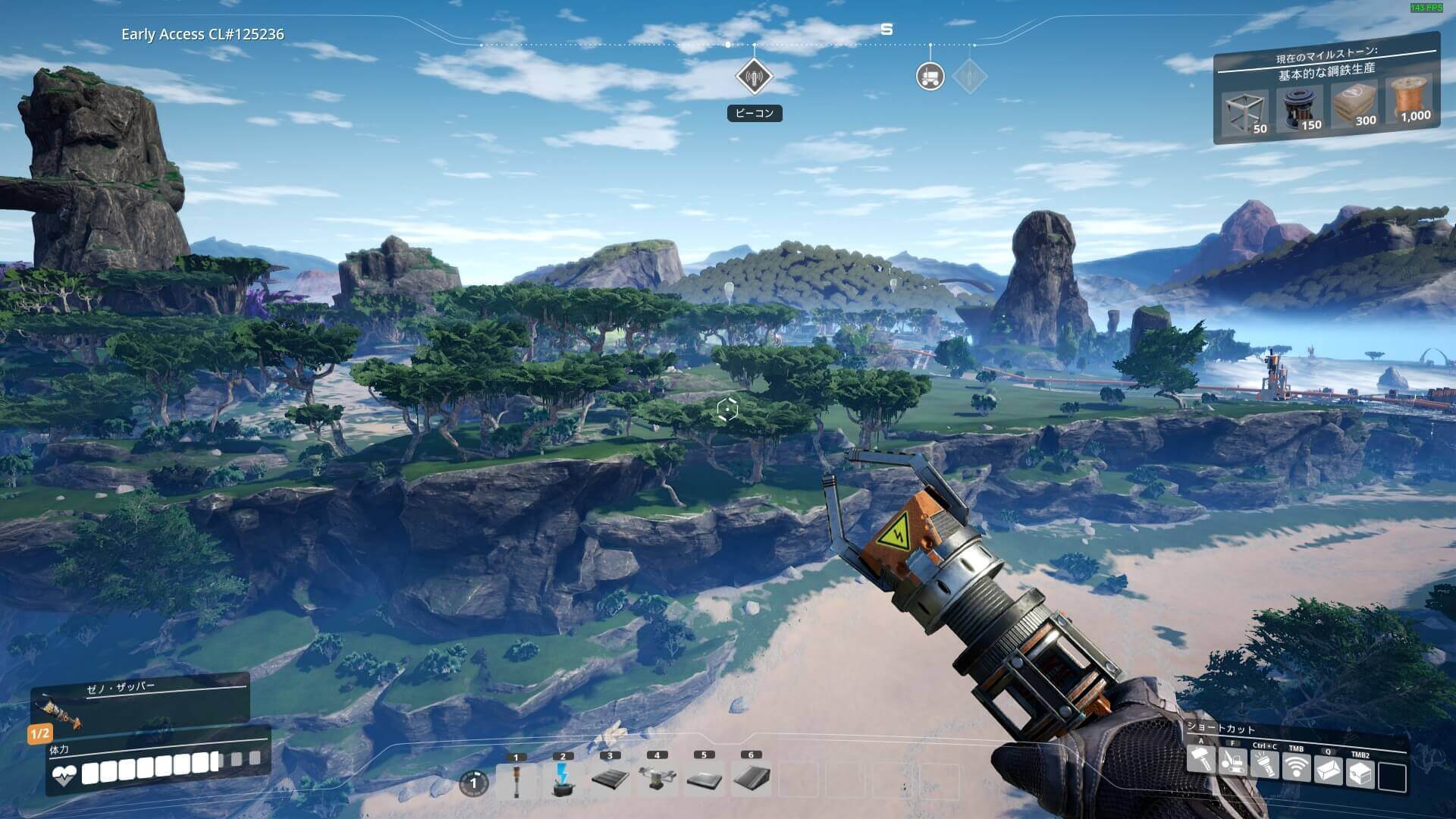Screen dimensions: 1456x819
Task: Select the thin floor panel in hotbar slot 5
Action: pyautogui.click(x=704, y=780)
